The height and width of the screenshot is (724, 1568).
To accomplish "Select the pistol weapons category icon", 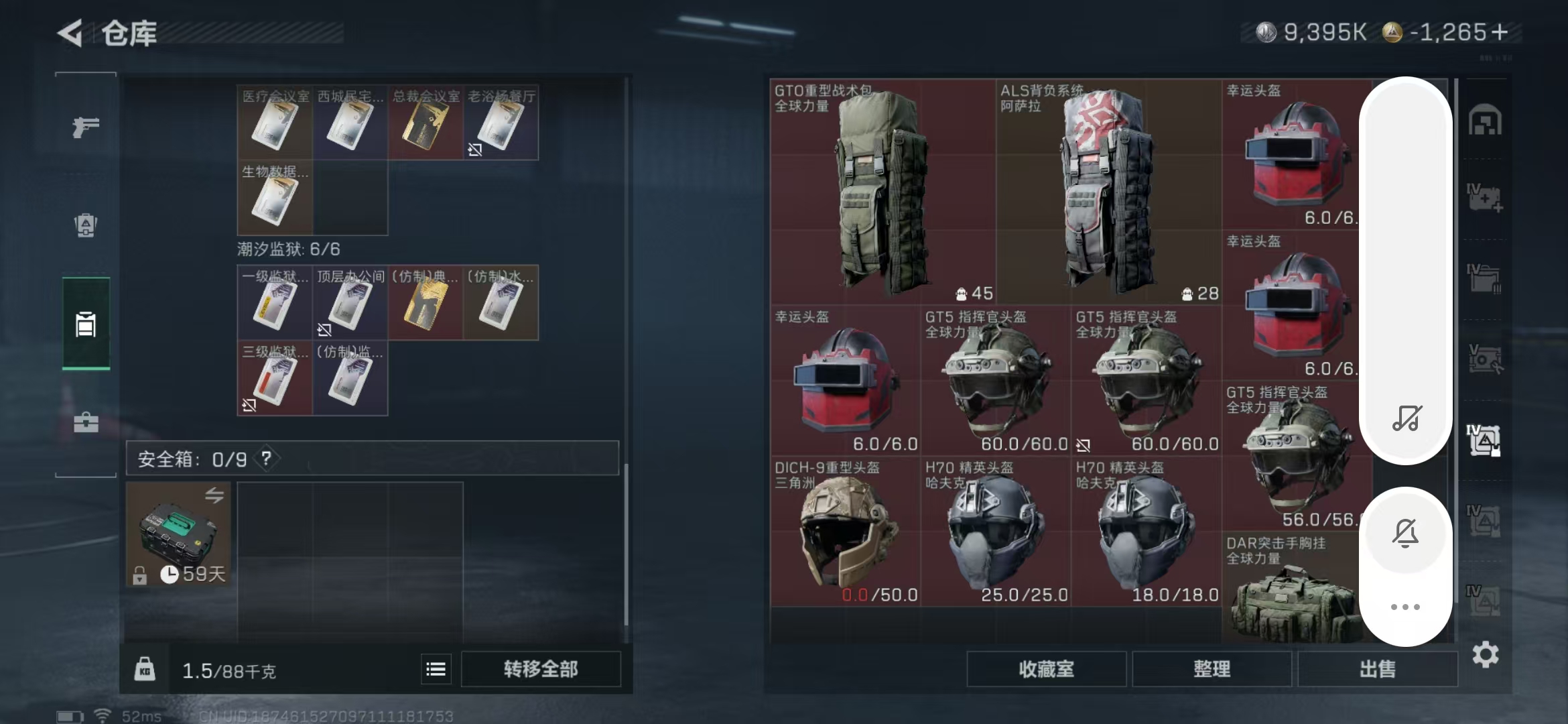I will (85, 127).
